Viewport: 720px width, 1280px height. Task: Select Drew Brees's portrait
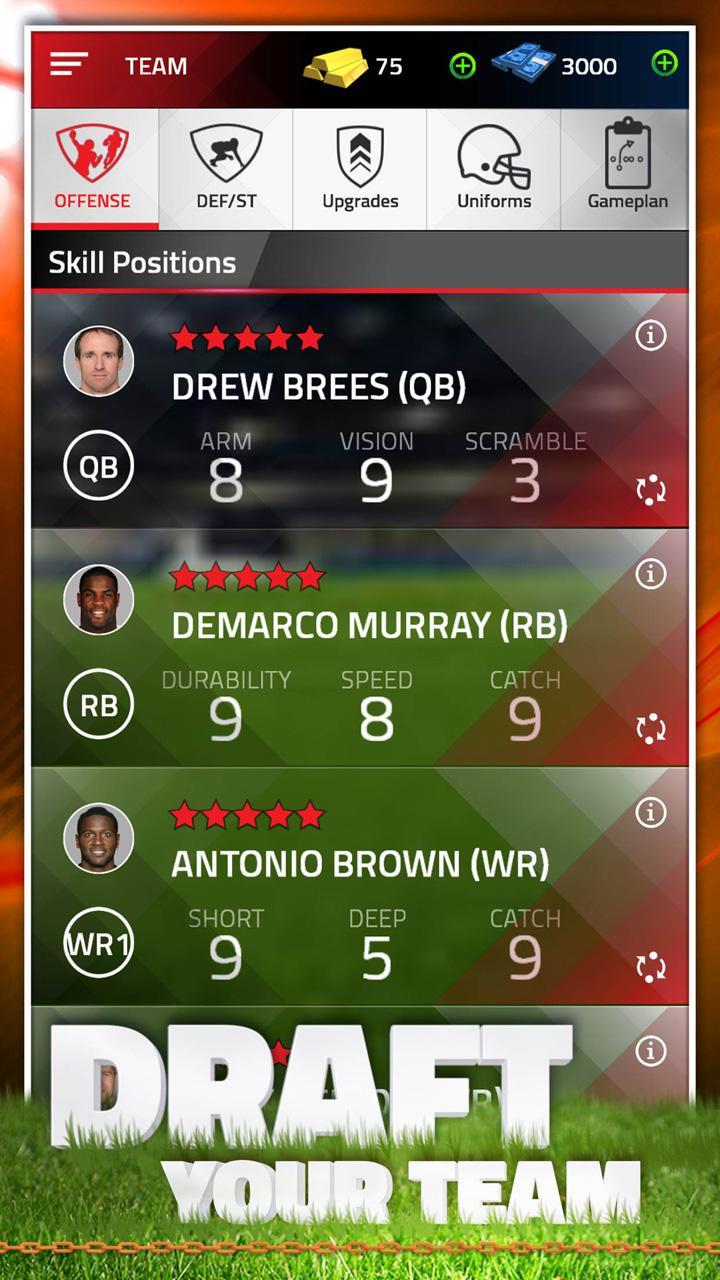[99, 361]
